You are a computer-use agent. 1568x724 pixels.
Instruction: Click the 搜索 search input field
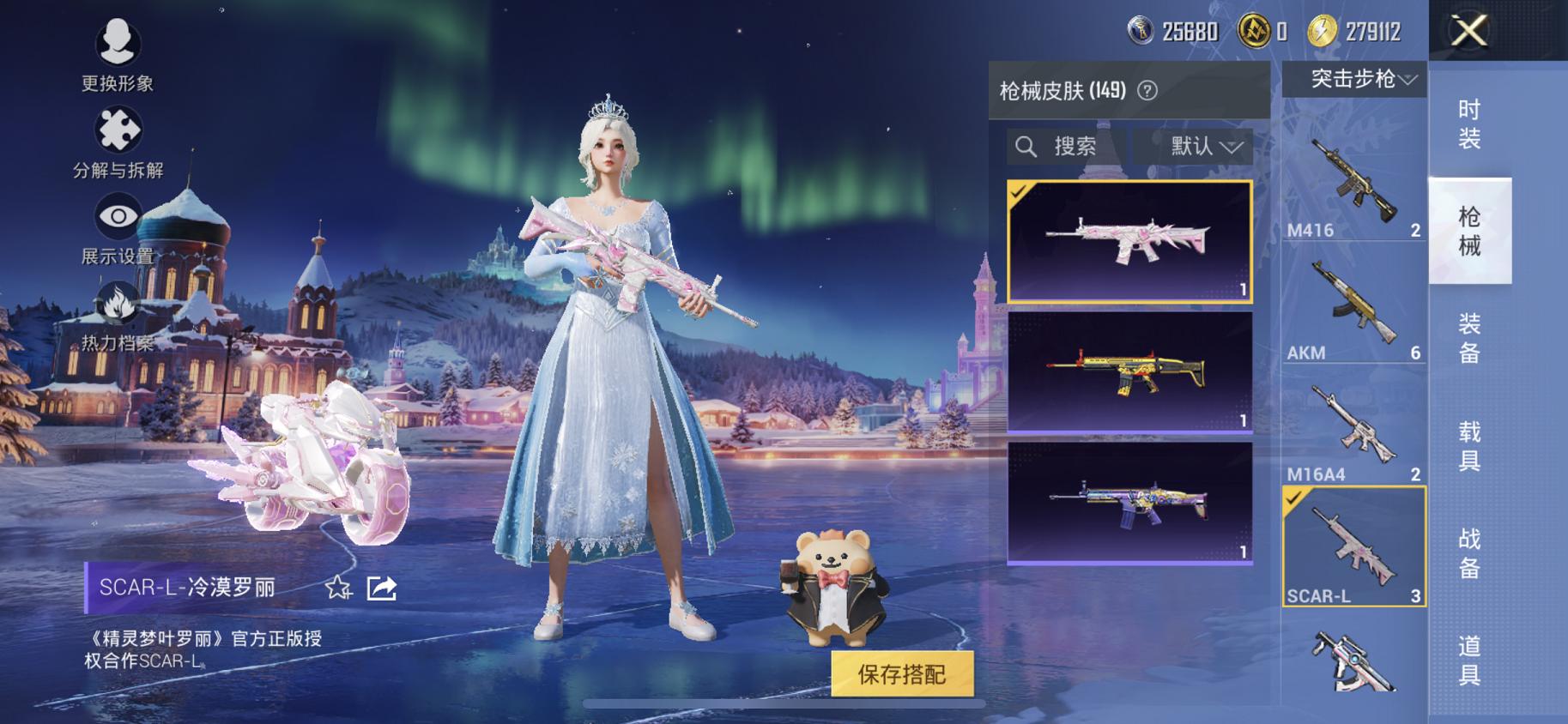[1073, 146]
